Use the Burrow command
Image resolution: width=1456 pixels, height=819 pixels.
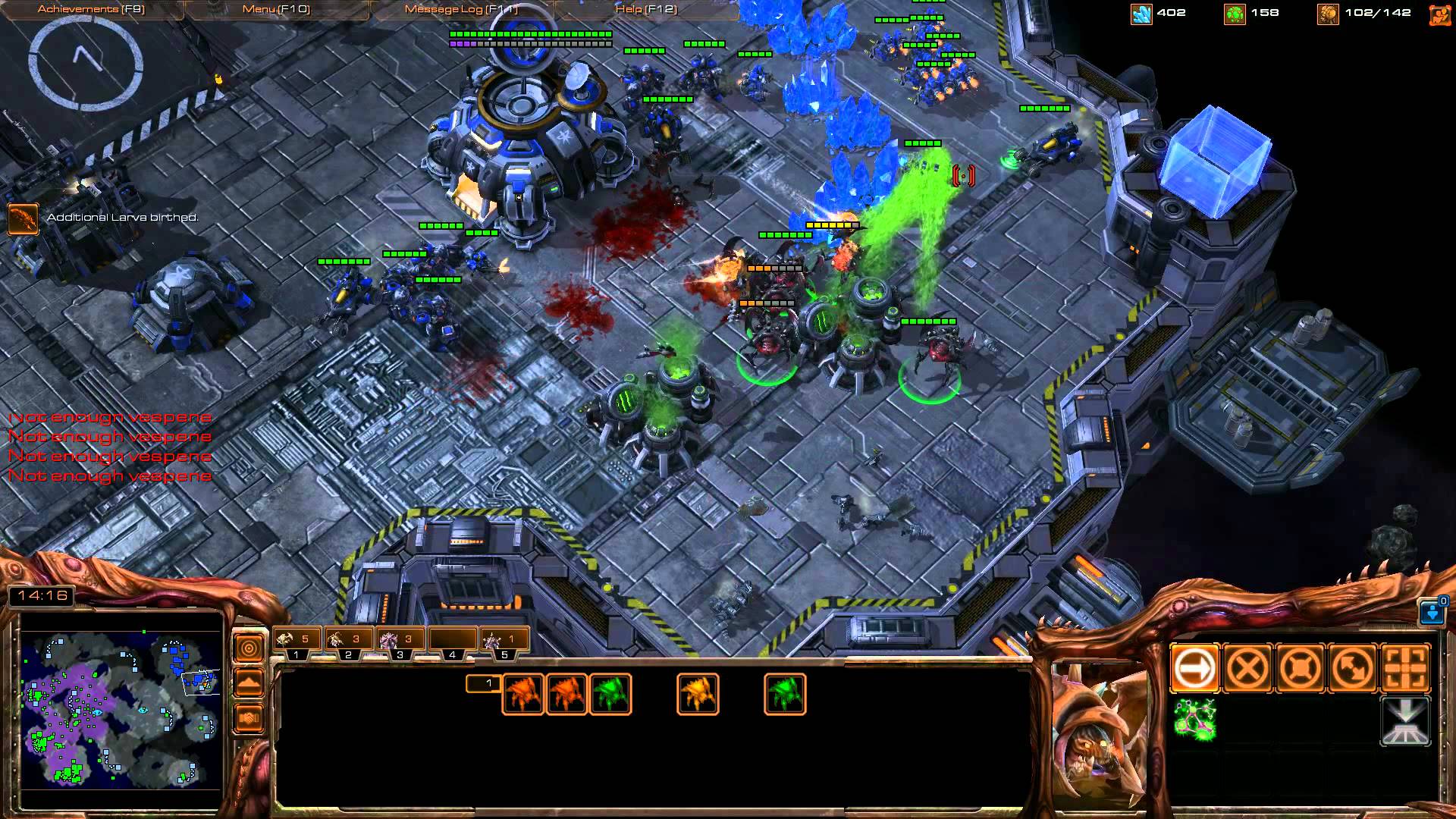1406,720
